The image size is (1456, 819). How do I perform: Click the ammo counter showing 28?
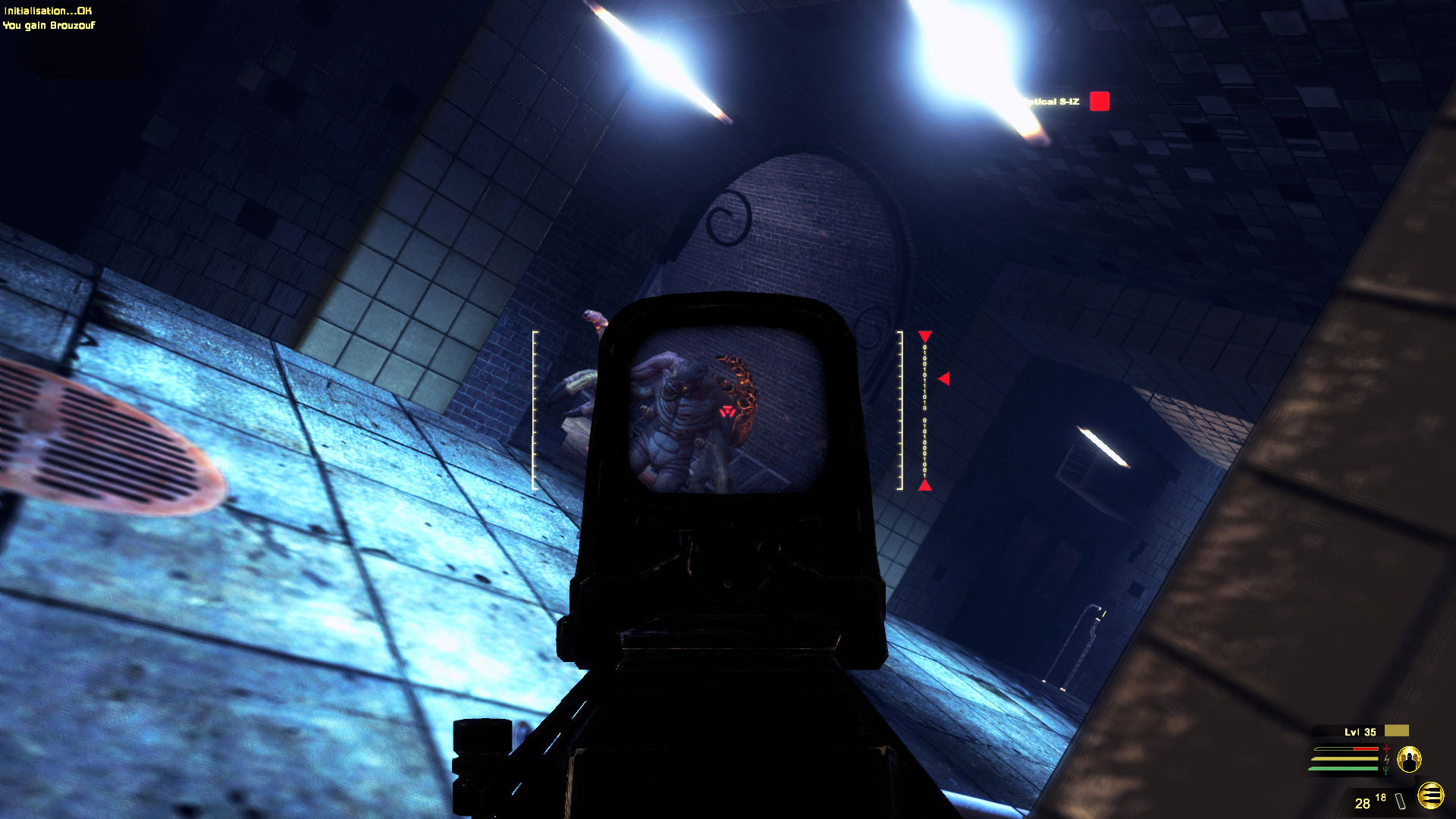pyautogui.click(x=1363, y=802)
